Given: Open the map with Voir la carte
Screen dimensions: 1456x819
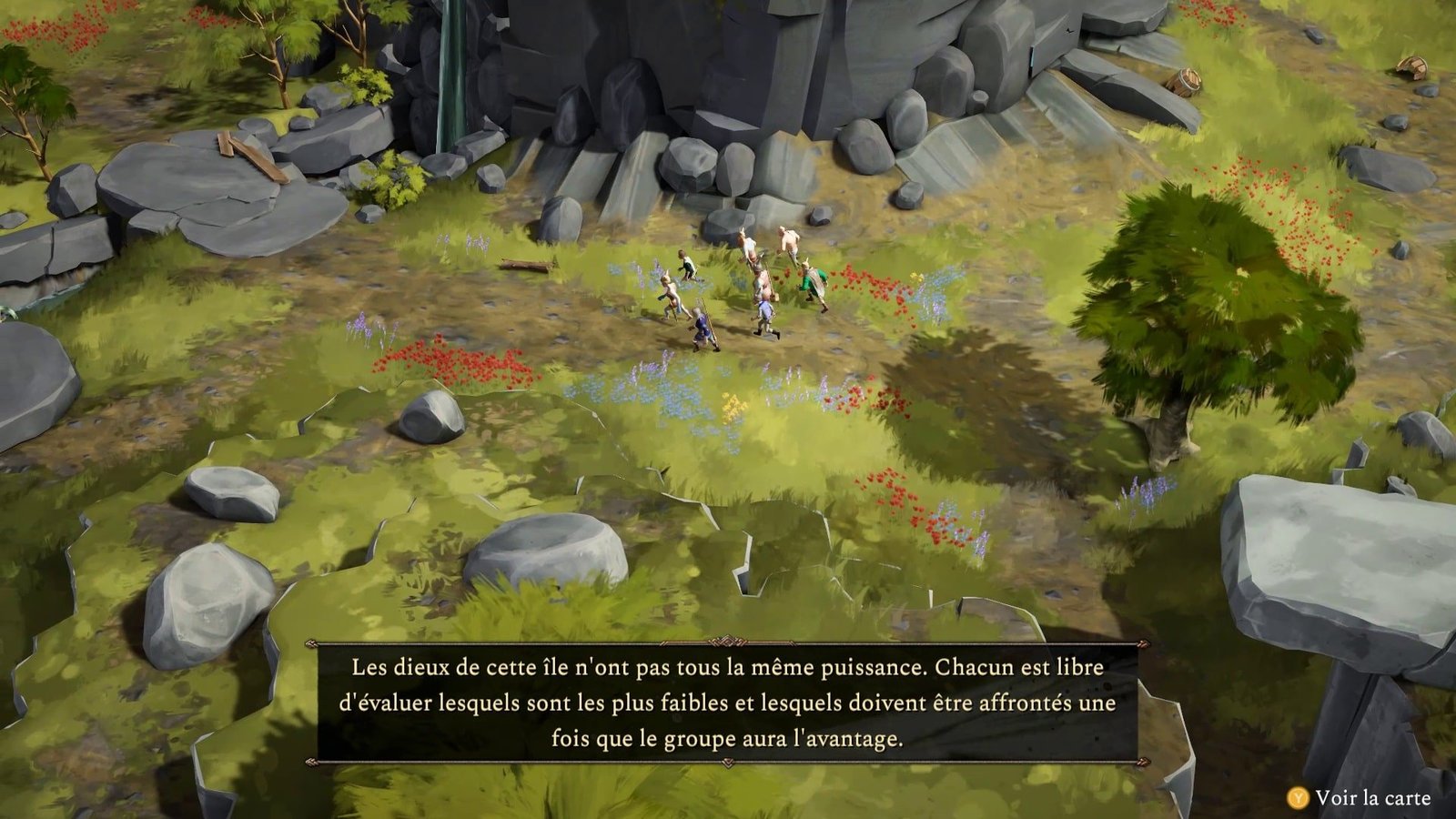Looking at the screenshot, I should (x=1360, y=798).
